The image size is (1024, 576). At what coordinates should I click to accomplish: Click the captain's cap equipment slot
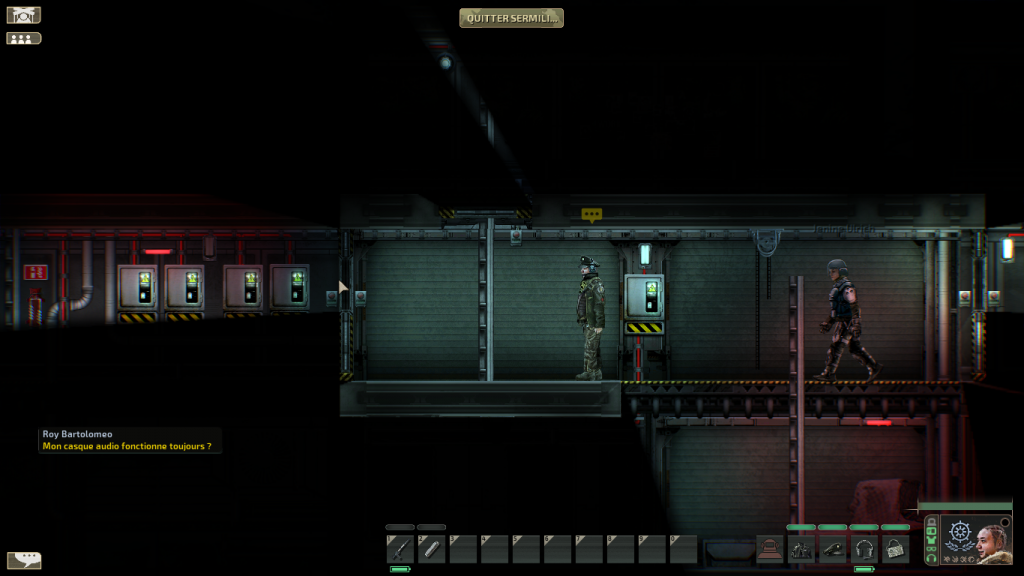tap(833, 548)
